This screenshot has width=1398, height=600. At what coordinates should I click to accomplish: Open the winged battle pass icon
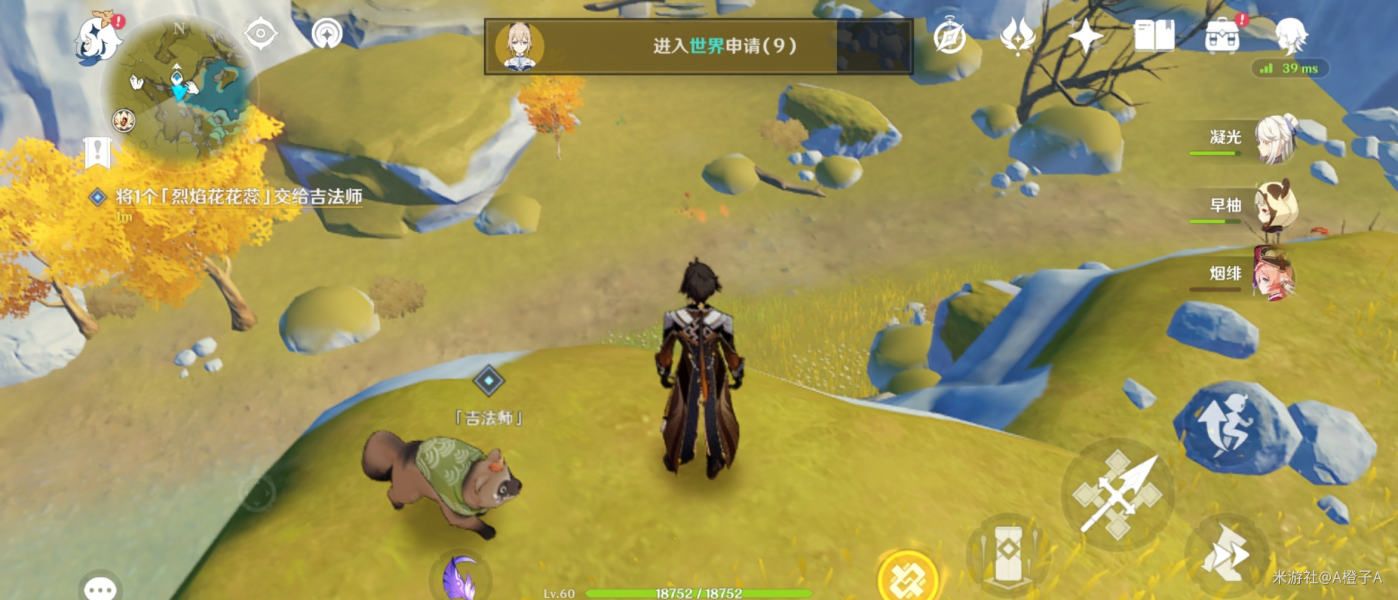(1017, 37)
